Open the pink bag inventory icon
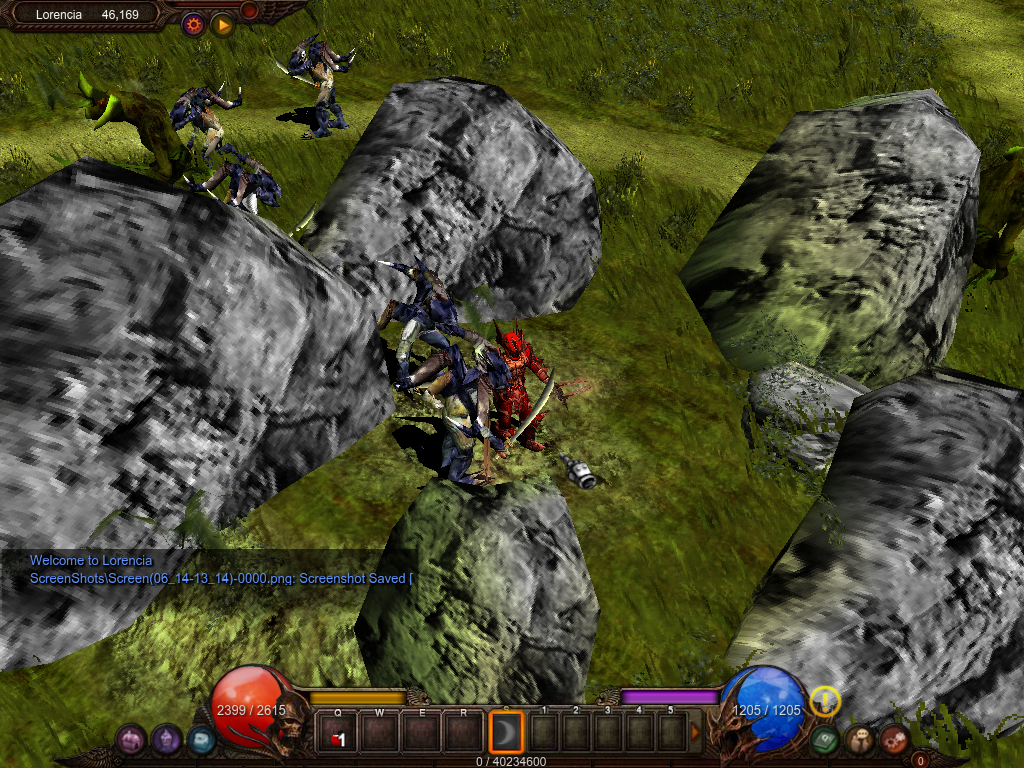The height and width of the screenshot is (768, 1024). 131,740
